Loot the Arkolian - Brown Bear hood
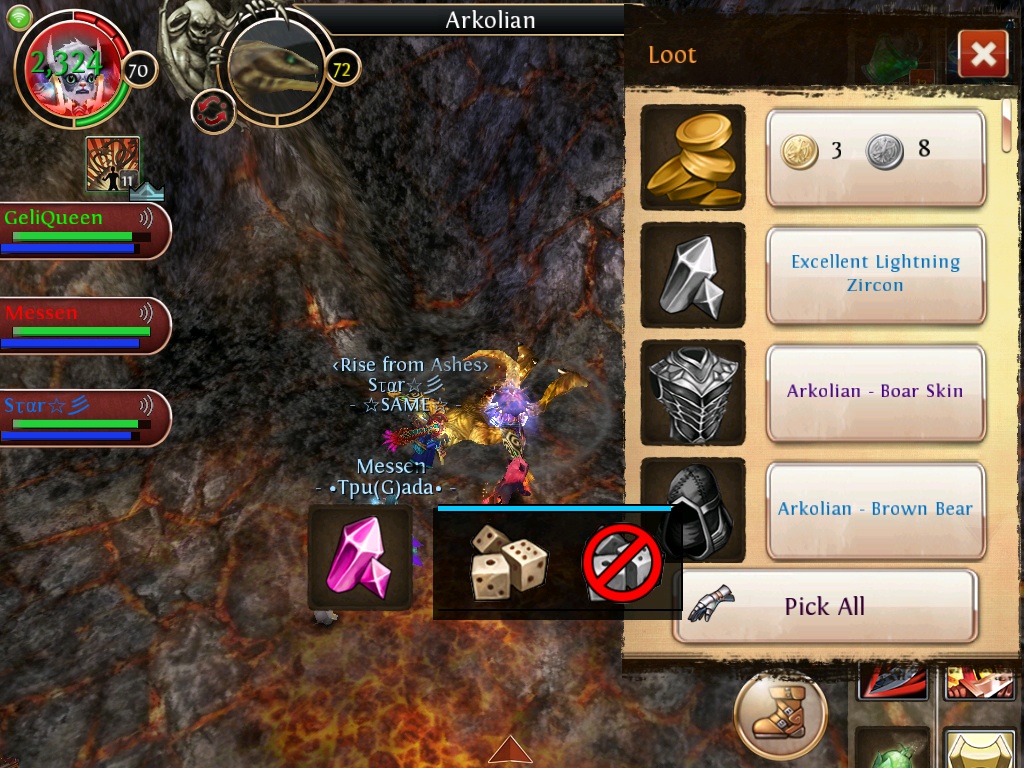 coord(875,509)
